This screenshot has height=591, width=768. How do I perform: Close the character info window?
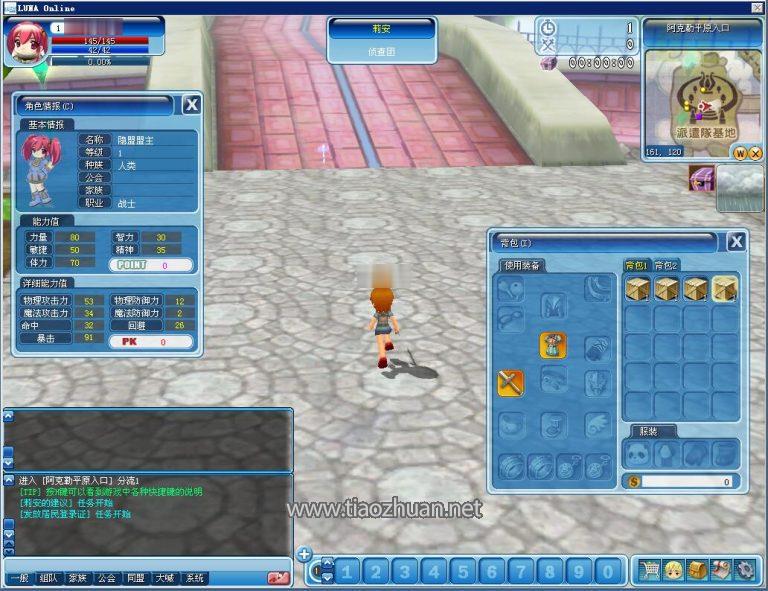coord(191,105)
